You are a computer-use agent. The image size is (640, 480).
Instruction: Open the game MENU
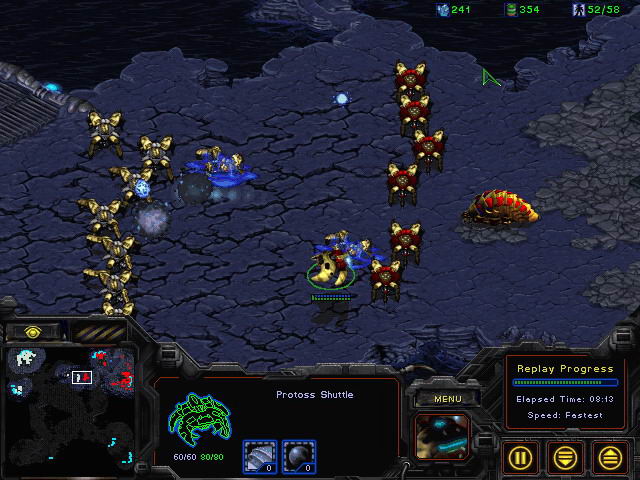(x=447, y=399)
